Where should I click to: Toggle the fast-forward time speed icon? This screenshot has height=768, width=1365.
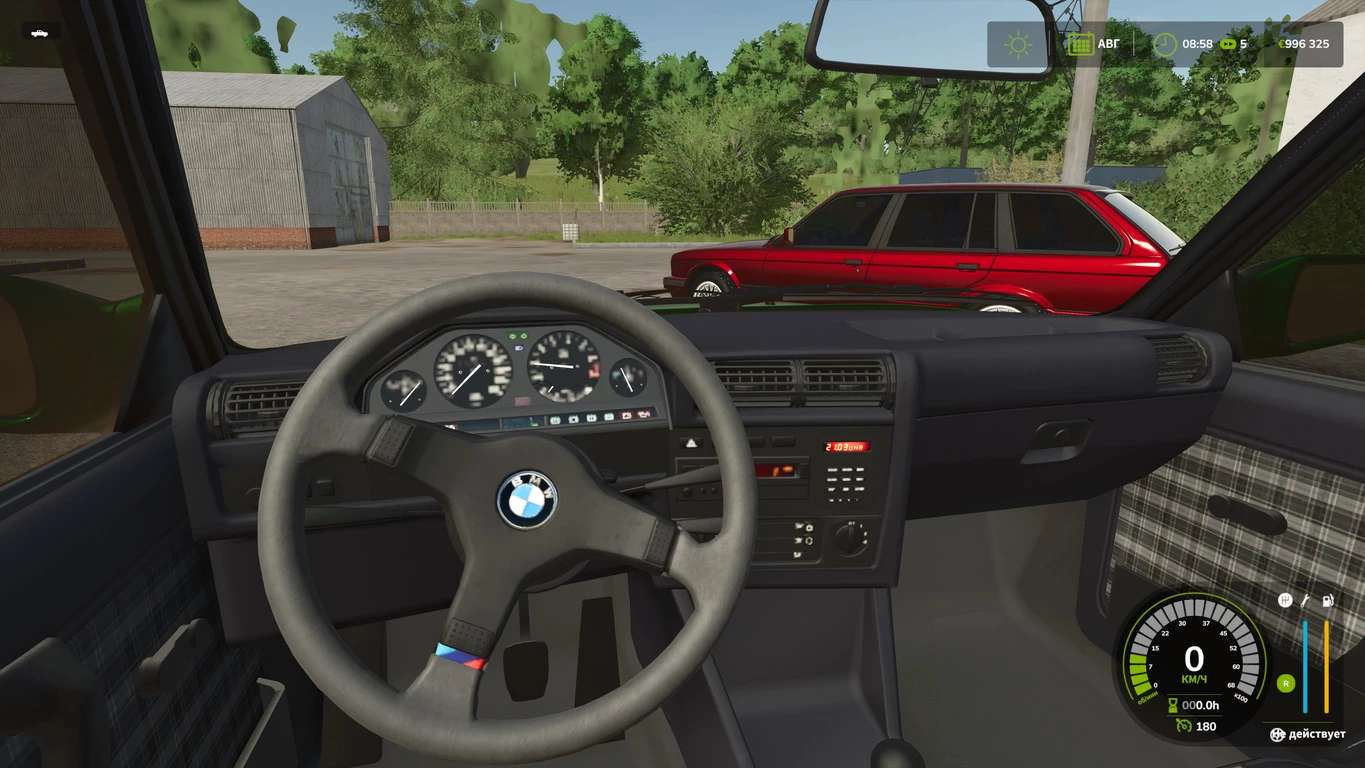pos(1225,44)
